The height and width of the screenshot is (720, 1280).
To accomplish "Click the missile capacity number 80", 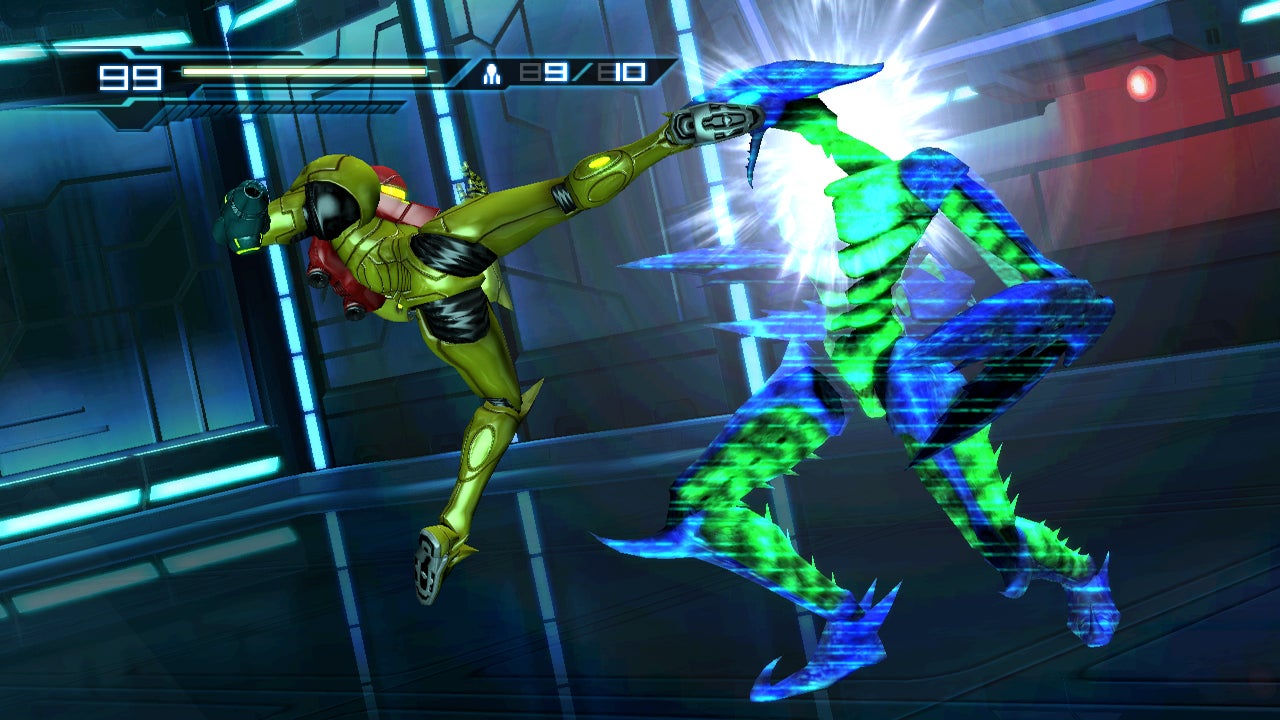I will click(x=620, y=71).
